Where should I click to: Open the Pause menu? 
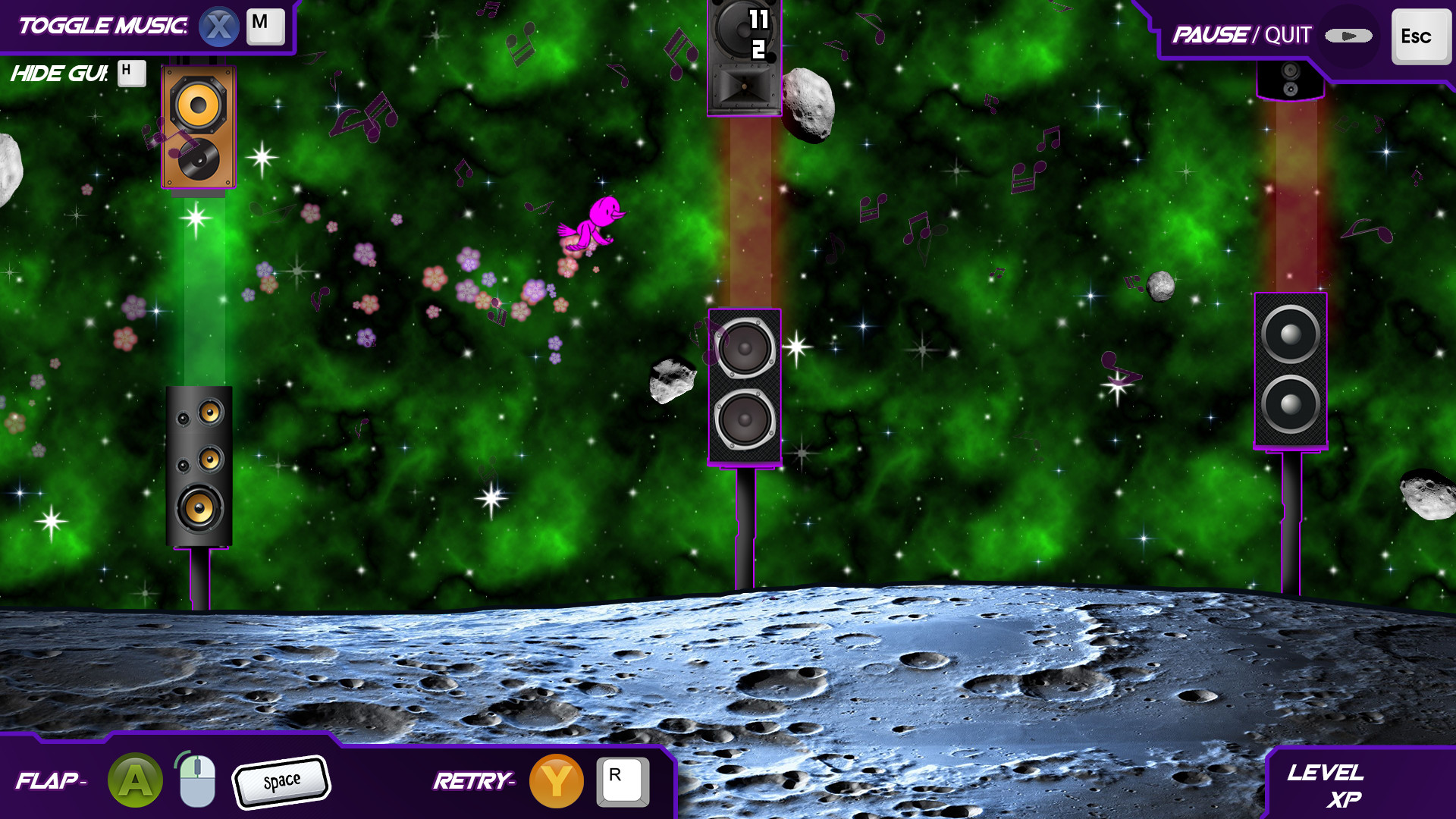point(1211,35)
